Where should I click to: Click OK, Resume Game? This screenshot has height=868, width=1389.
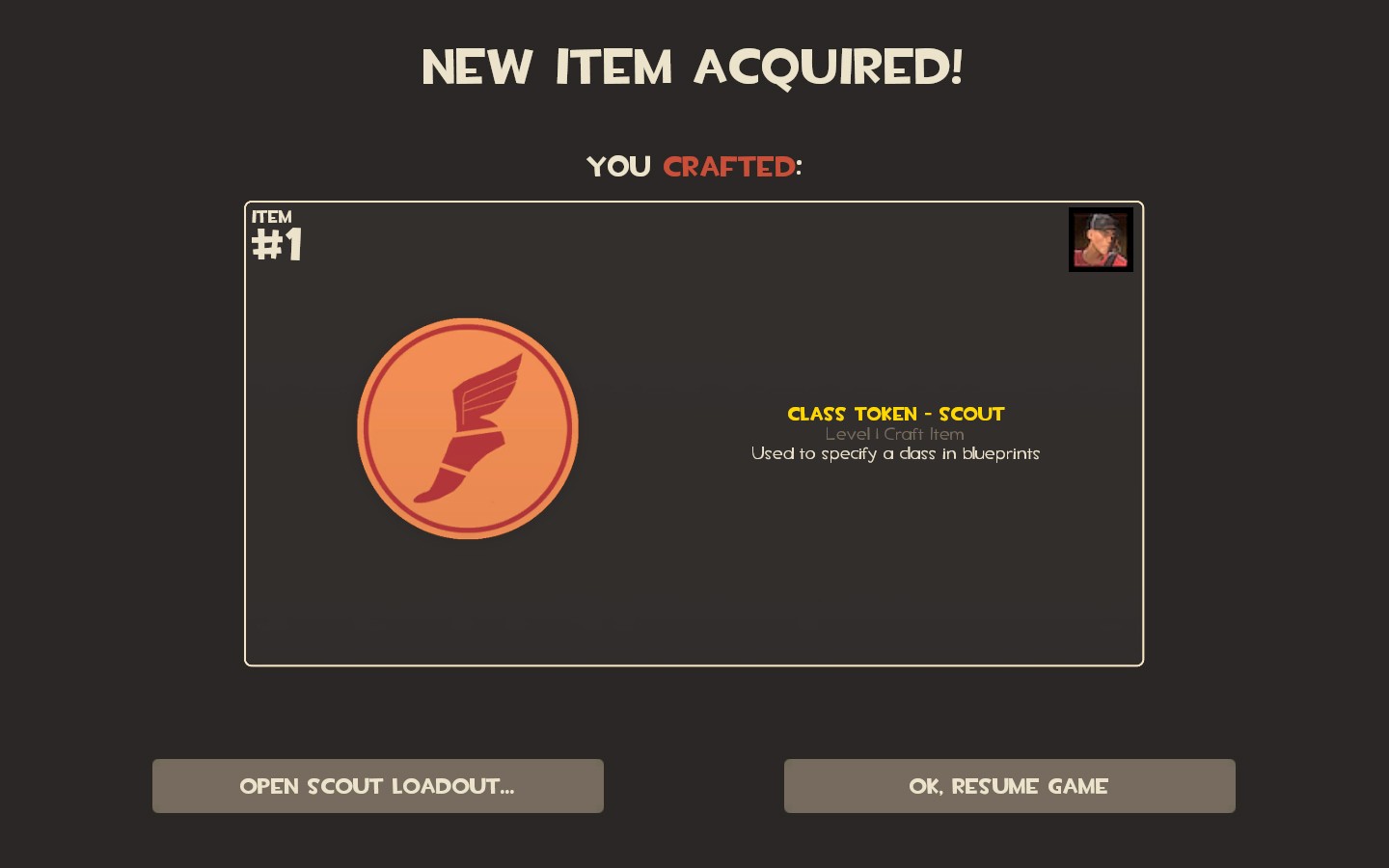pos(1009,786)
